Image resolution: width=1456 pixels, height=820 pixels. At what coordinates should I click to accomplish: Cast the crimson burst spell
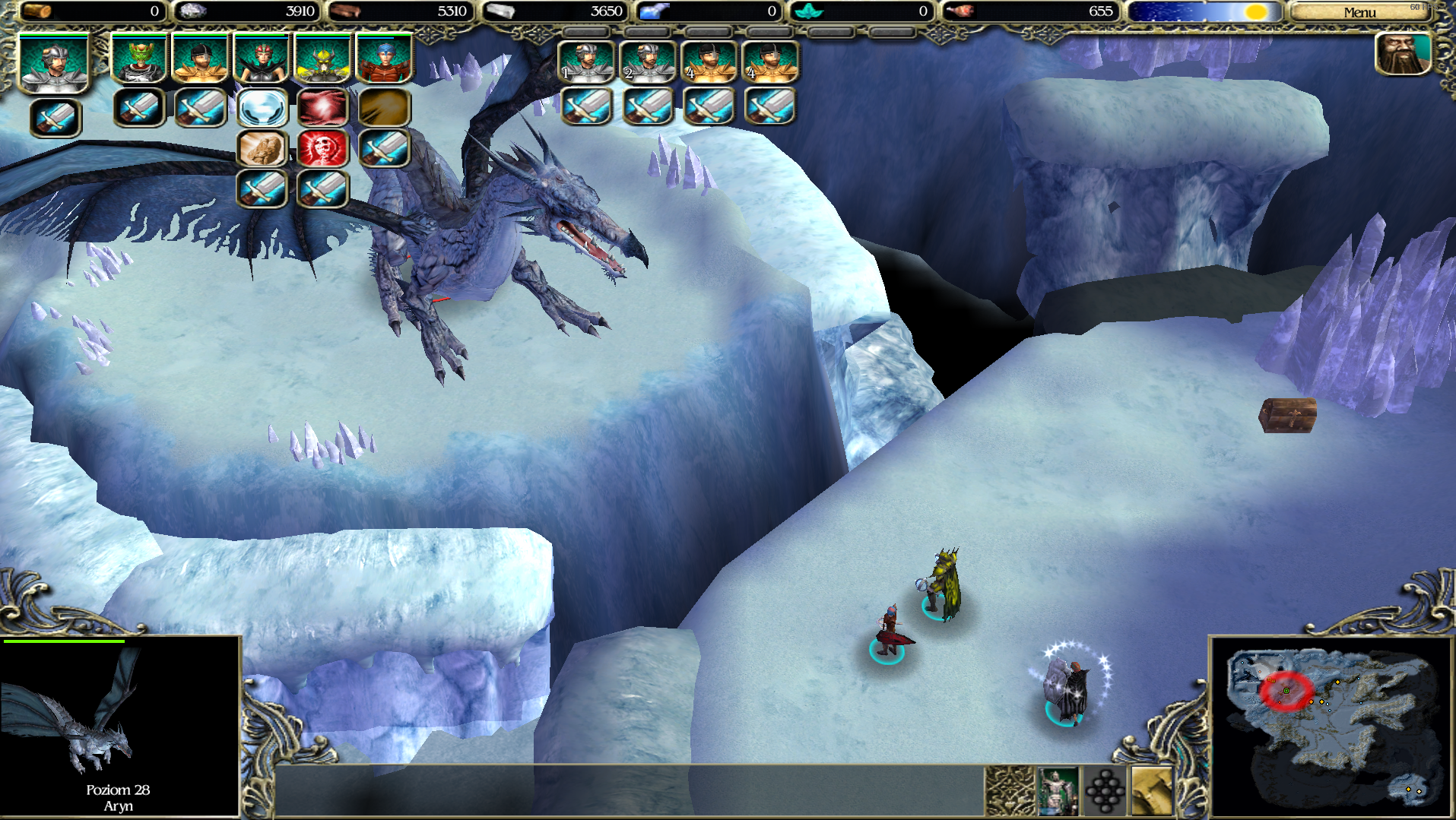(x=323, y=108)
